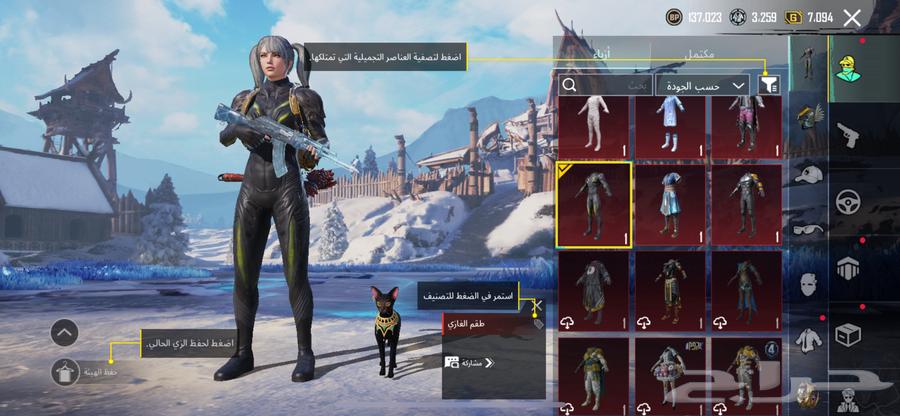Open the steering wheel vehicle category

click(848, 201)
